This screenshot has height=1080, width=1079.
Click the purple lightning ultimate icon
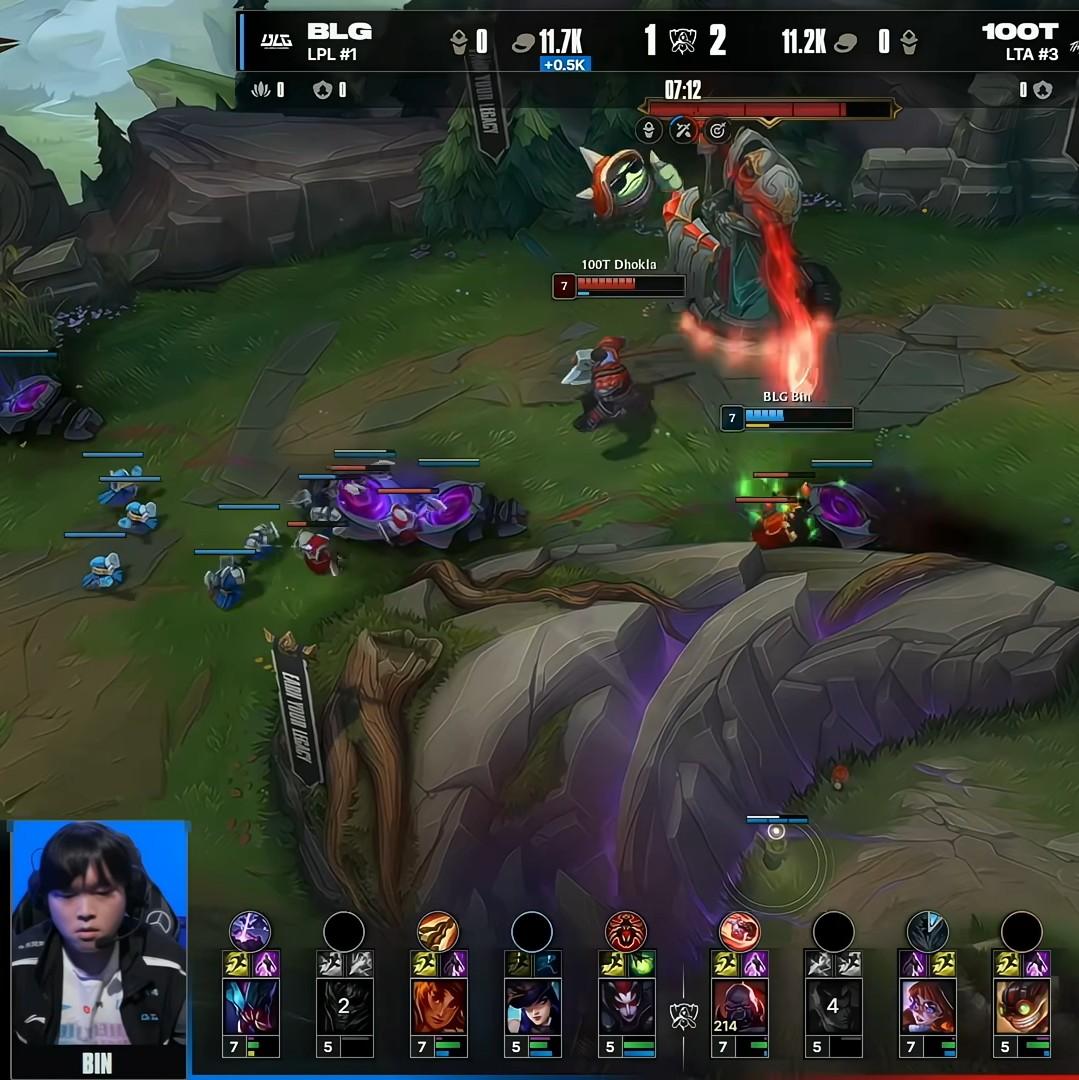250,931
